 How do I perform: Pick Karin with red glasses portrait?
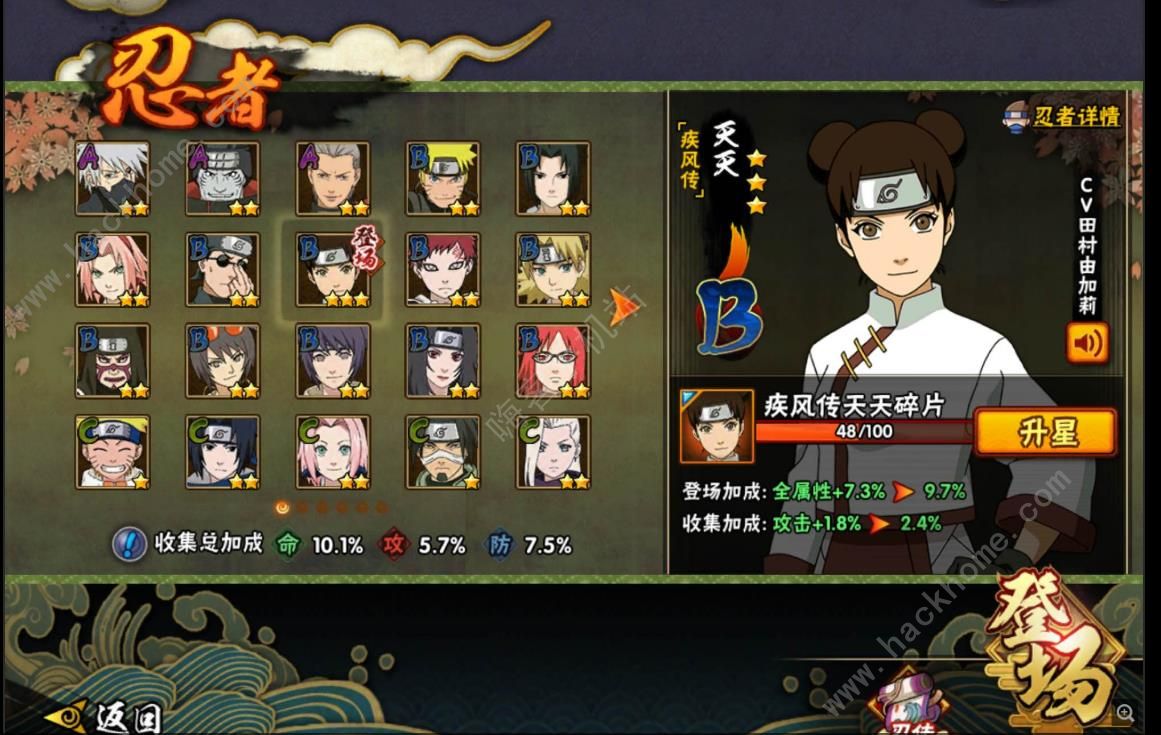click(x=553, y=361)
